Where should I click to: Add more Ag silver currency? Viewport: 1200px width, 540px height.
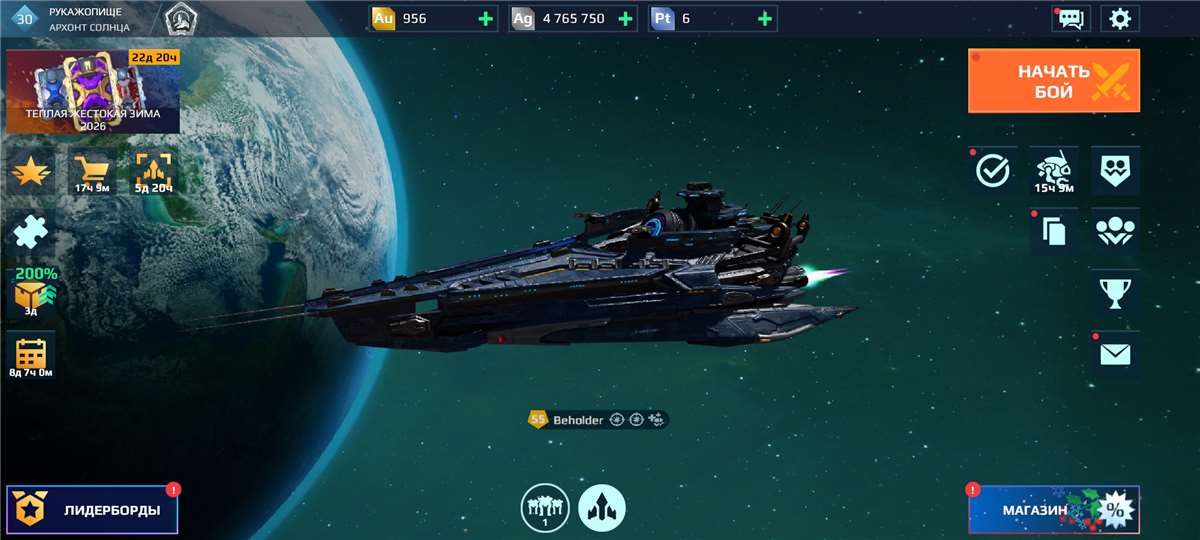[625, 18]
